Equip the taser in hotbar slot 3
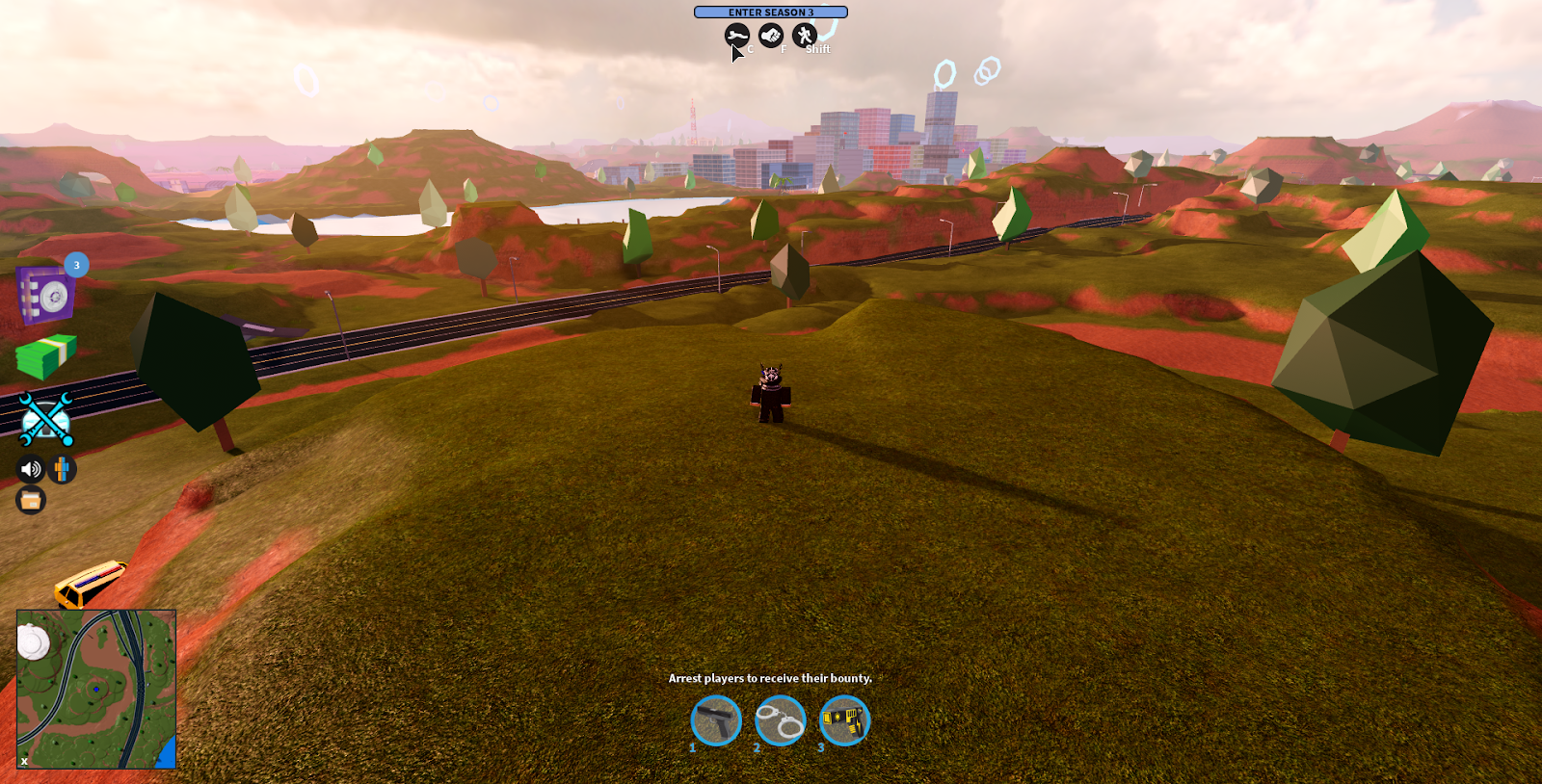The image size is (1542, 784). [x=844, y=720]
